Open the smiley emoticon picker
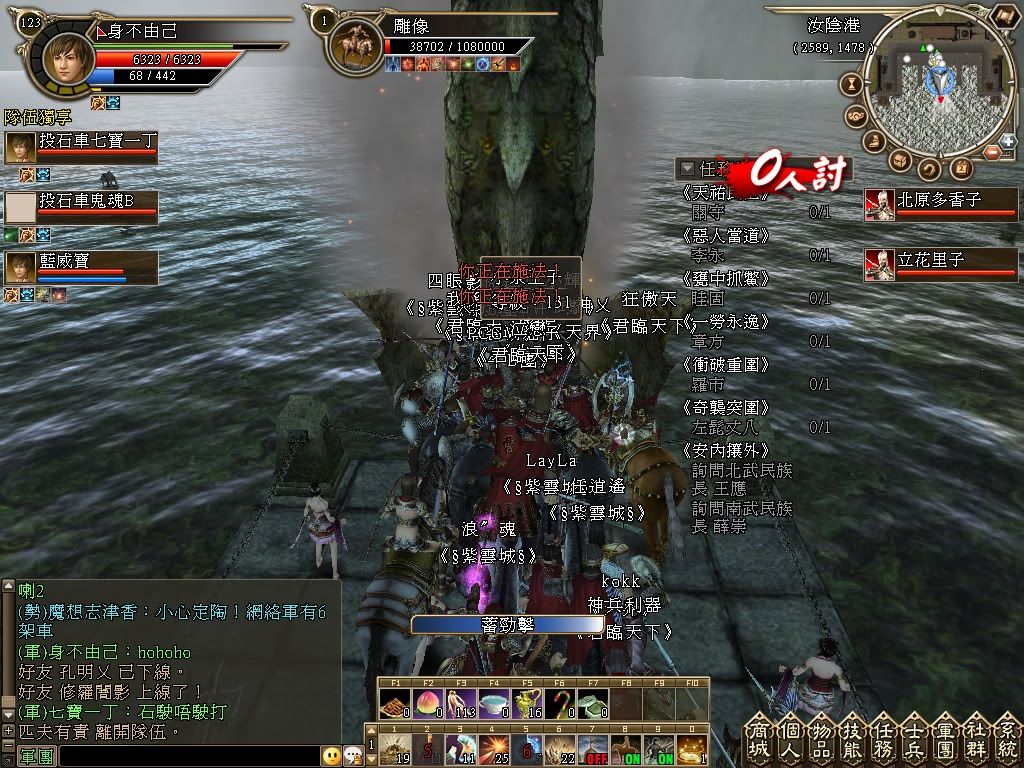Viewport: 1024px width, 768px height. (331, 756)
